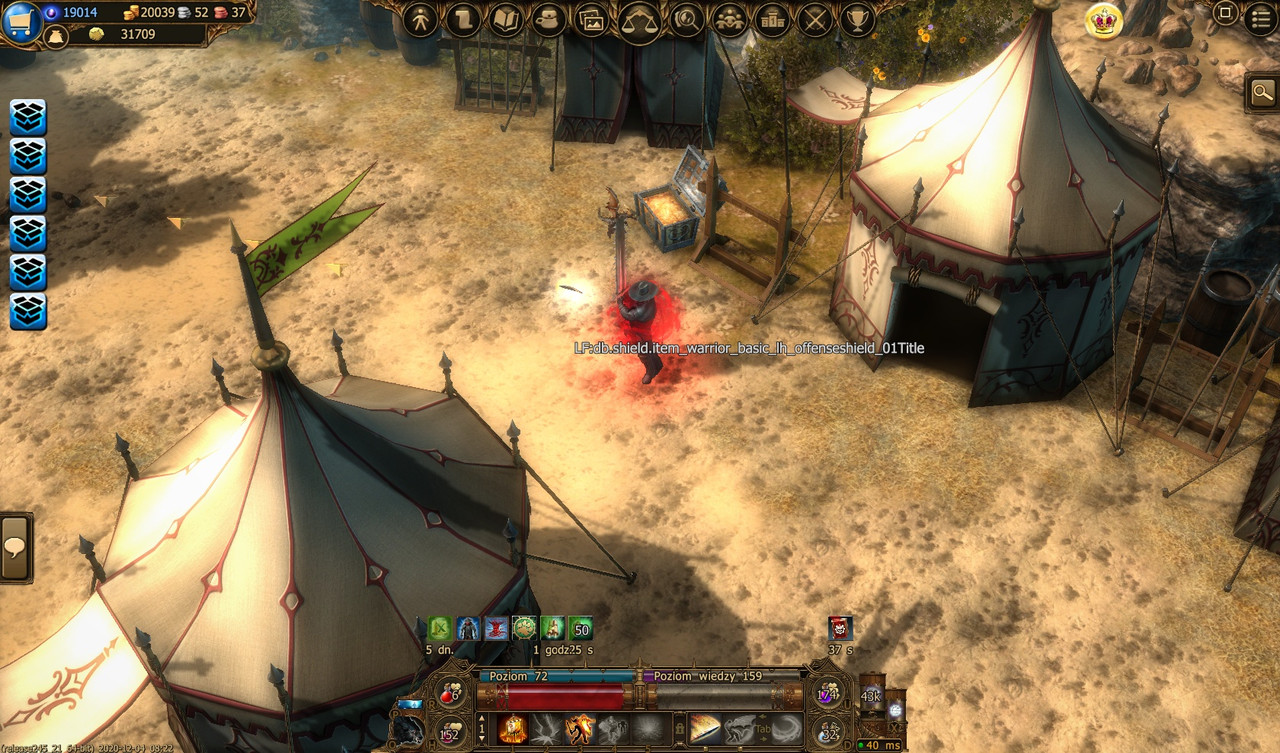
Task: Open the crossed swords PvP menu
Action: coord(815,19)
